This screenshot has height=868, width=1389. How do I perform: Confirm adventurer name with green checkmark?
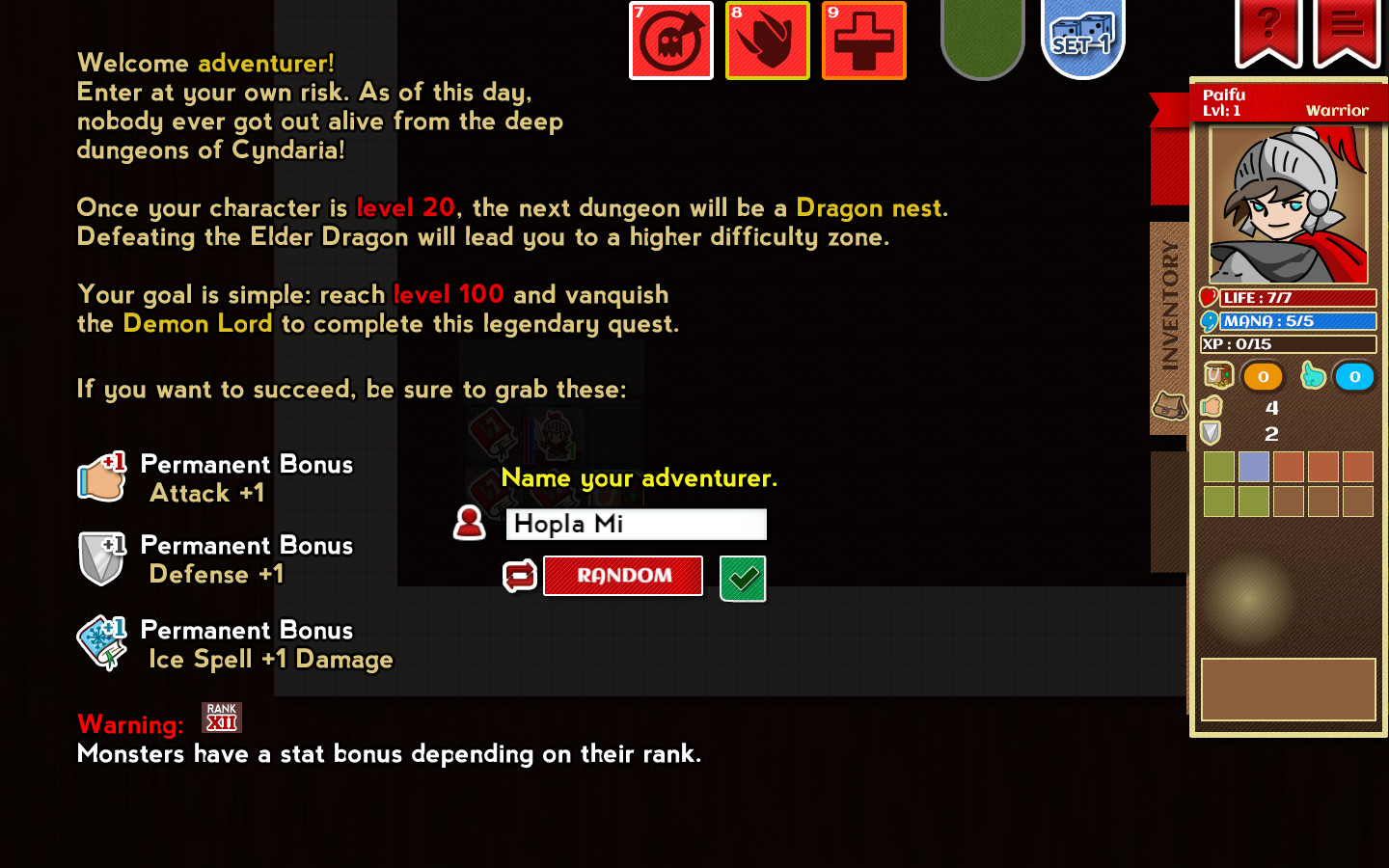tap(742, 579)
